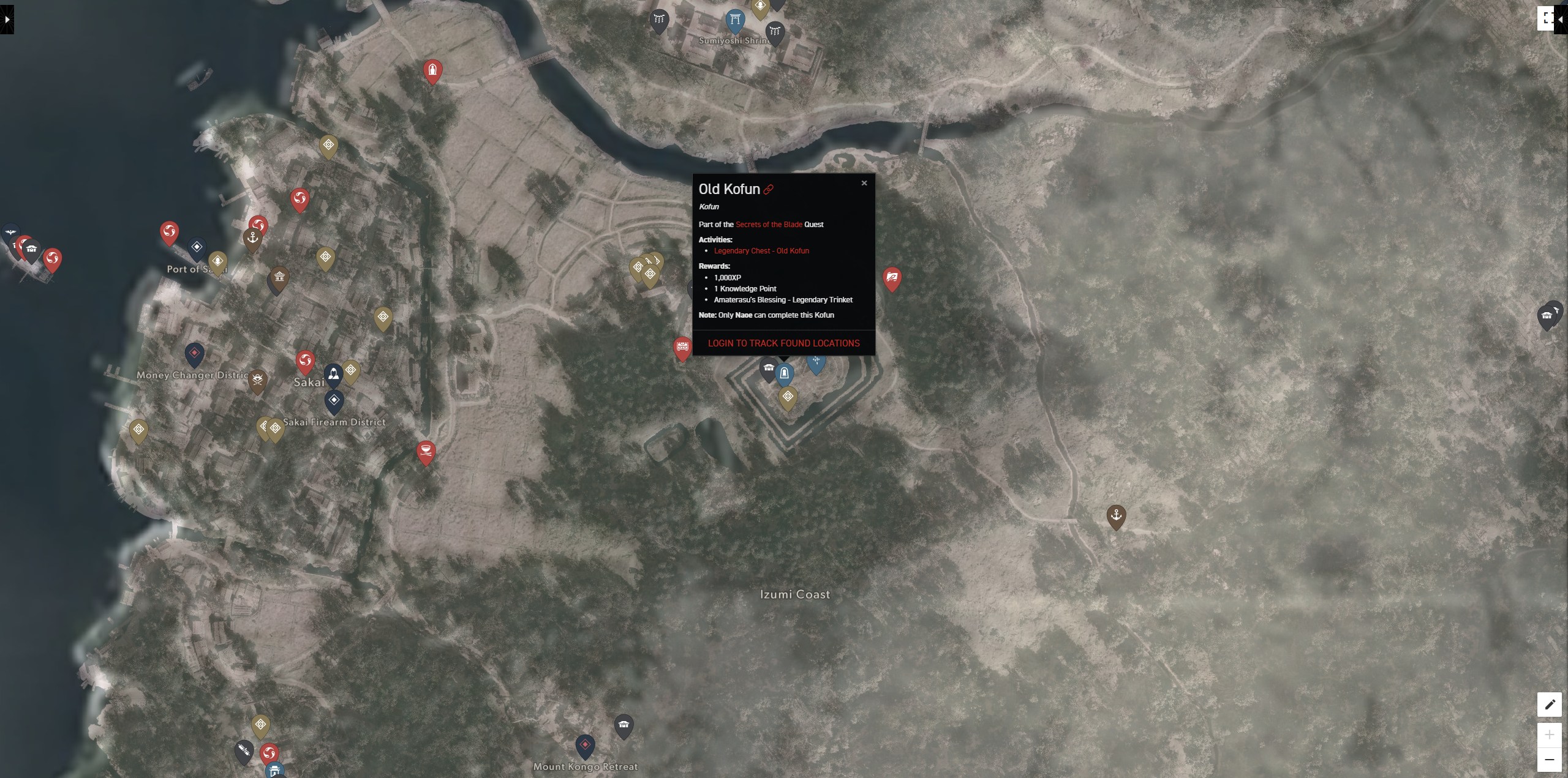Click the gold viewpoint marker on the kofun mound
Viewport: 1568px width, 778px height.
[788, 396]
